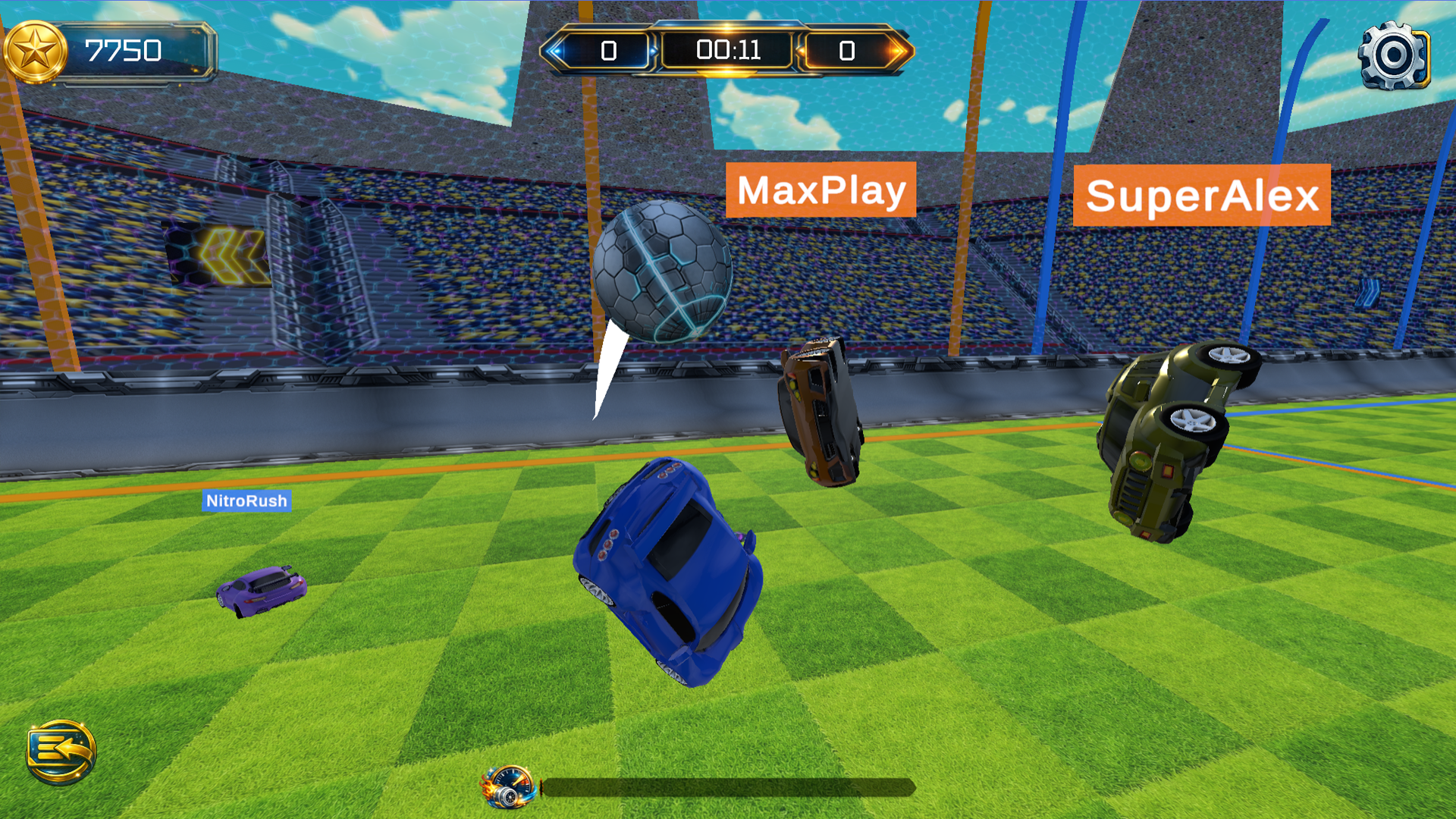Click the boost meter bar
Viewport: 1456px width, 819px height.
pyautogui.click(x=728, y=789)
